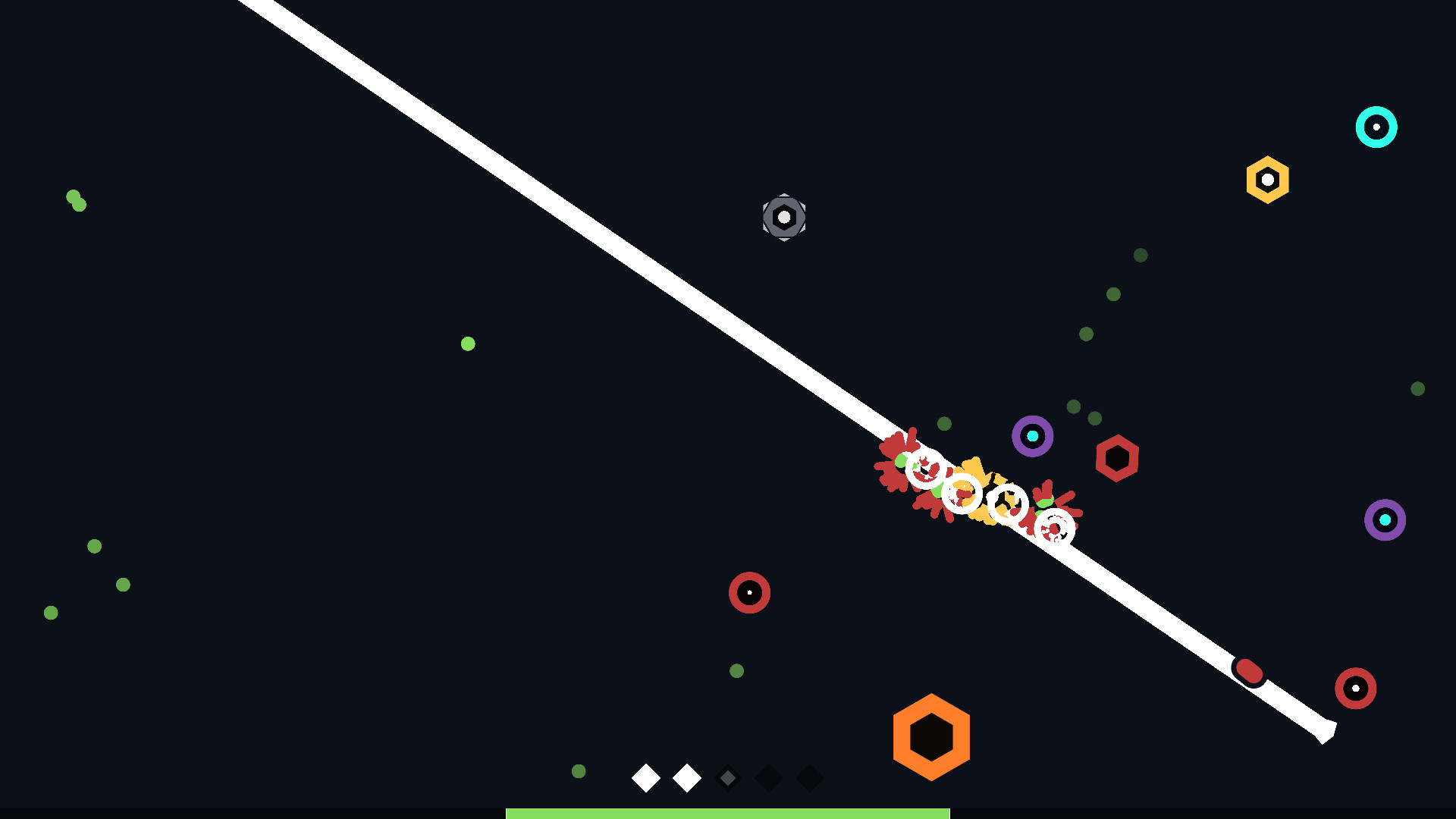The width and height of the screenshot is (1456, 819).
Task: Click the solid dark red hexagon near the explosion
Action: click(1117, 457)
